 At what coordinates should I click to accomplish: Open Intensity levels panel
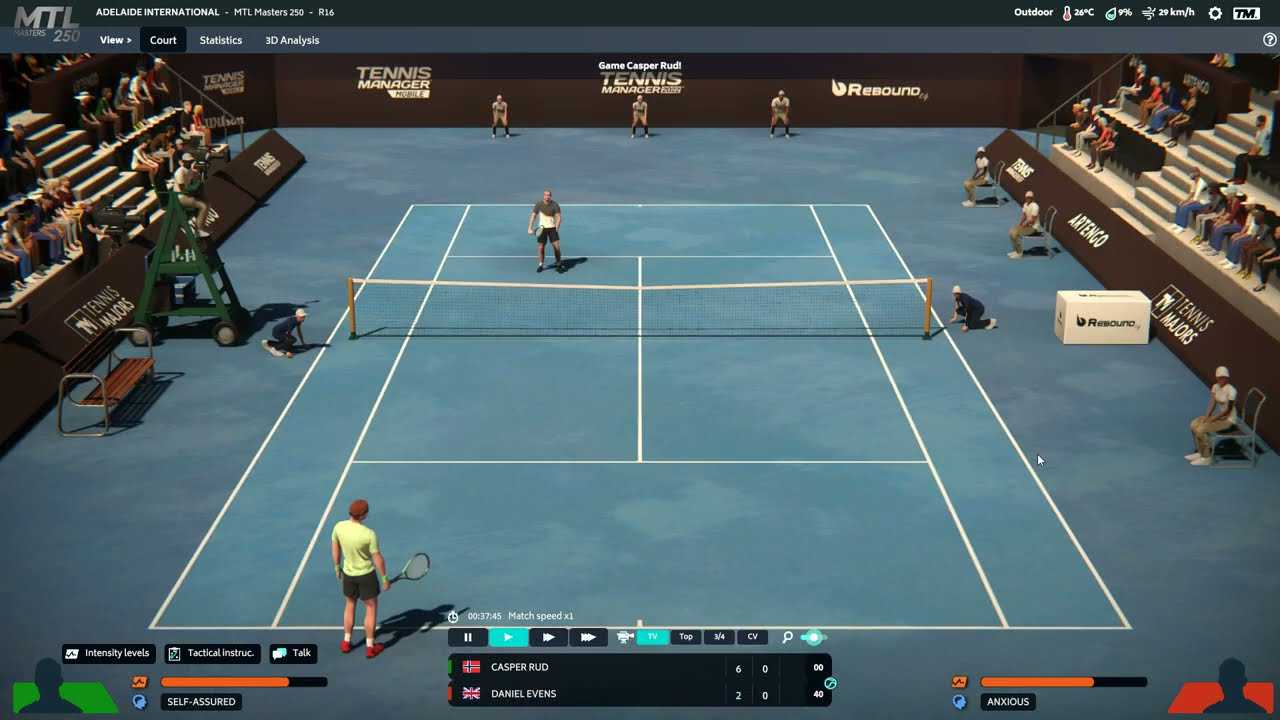coord(108,653)
